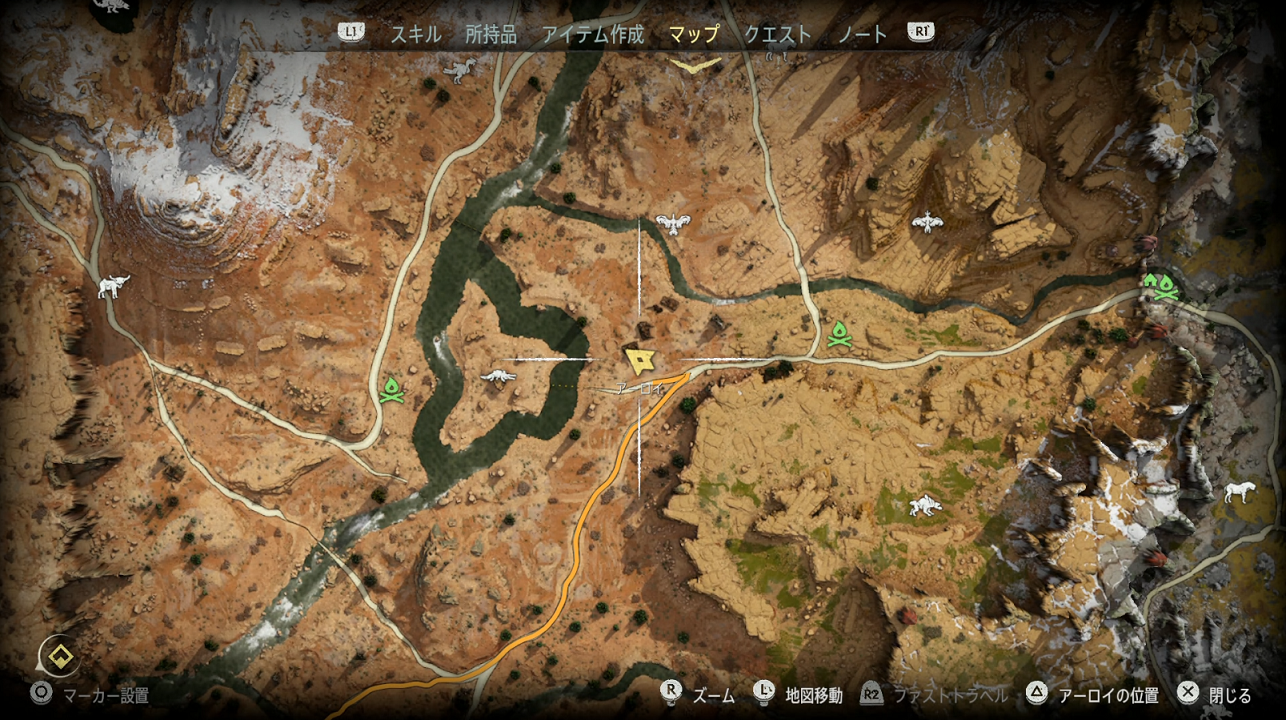Select the crocodile-shaped machine site icon
Screen dimensions: 1286x720
tap(497, 376)
